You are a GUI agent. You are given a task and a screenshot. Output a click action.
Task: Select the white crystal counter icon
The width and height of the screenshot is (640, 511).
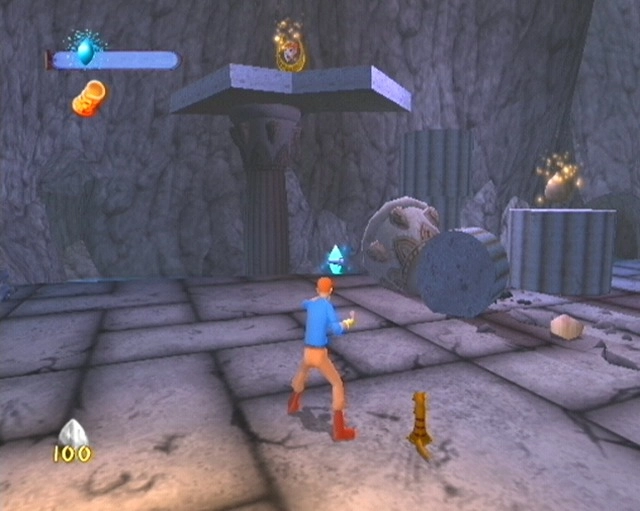tap(72, 432)
